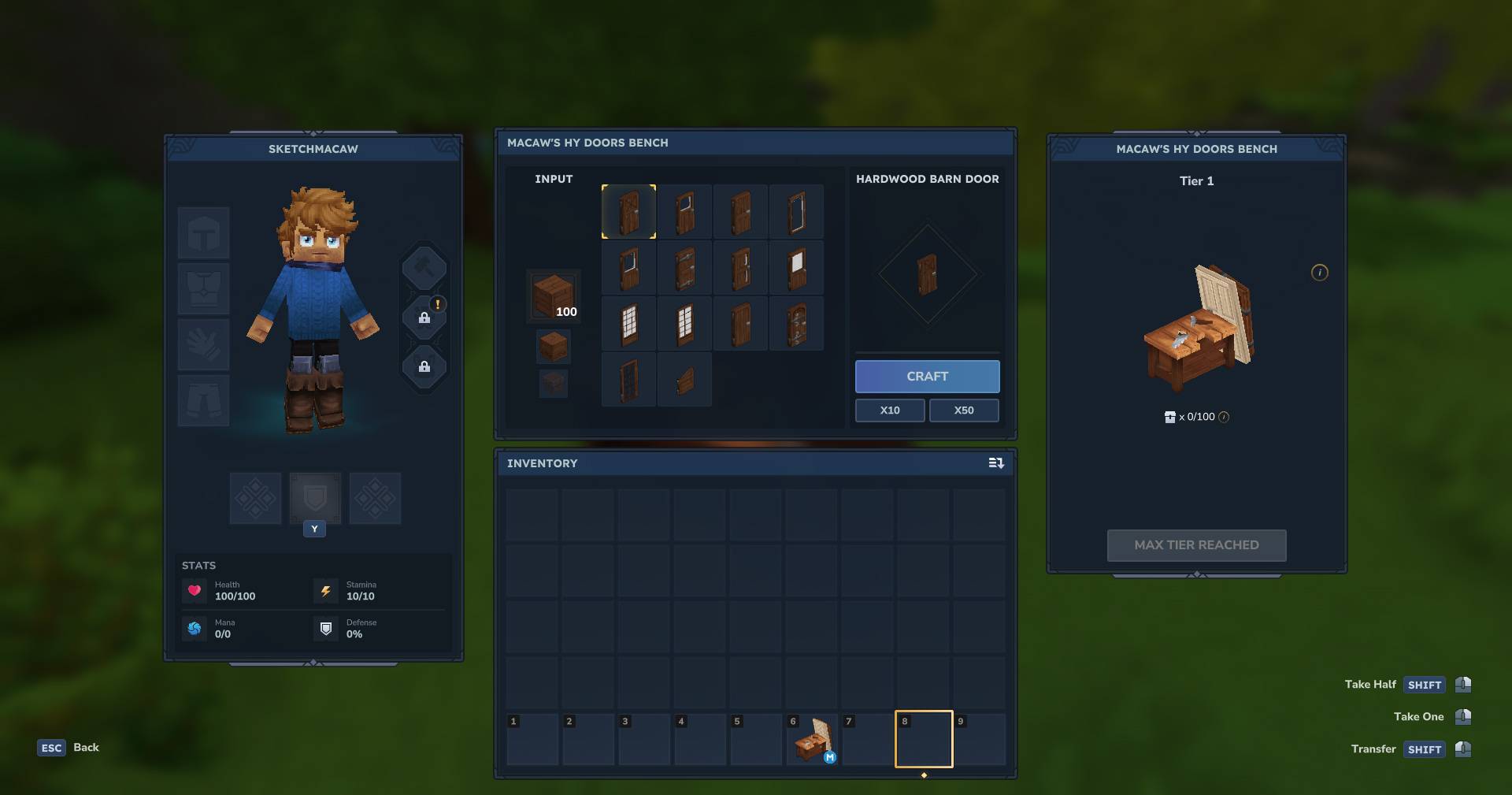Select hotbar slot 8
This screenshot has width=1512, height=795.
pos(923,740)
